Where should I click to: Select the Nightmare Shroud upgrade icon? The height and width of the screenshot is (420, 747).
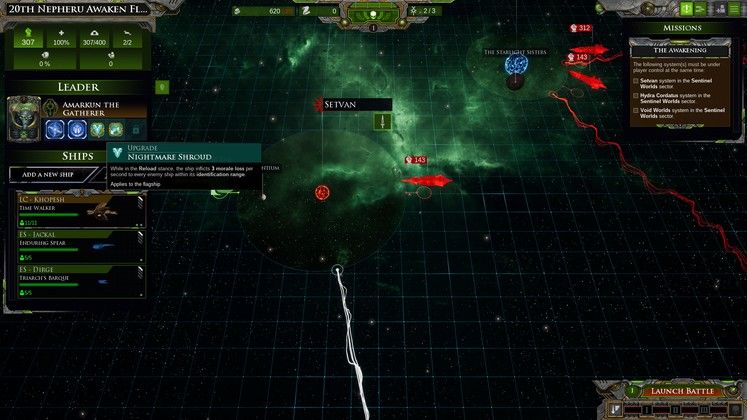[98, 129]
